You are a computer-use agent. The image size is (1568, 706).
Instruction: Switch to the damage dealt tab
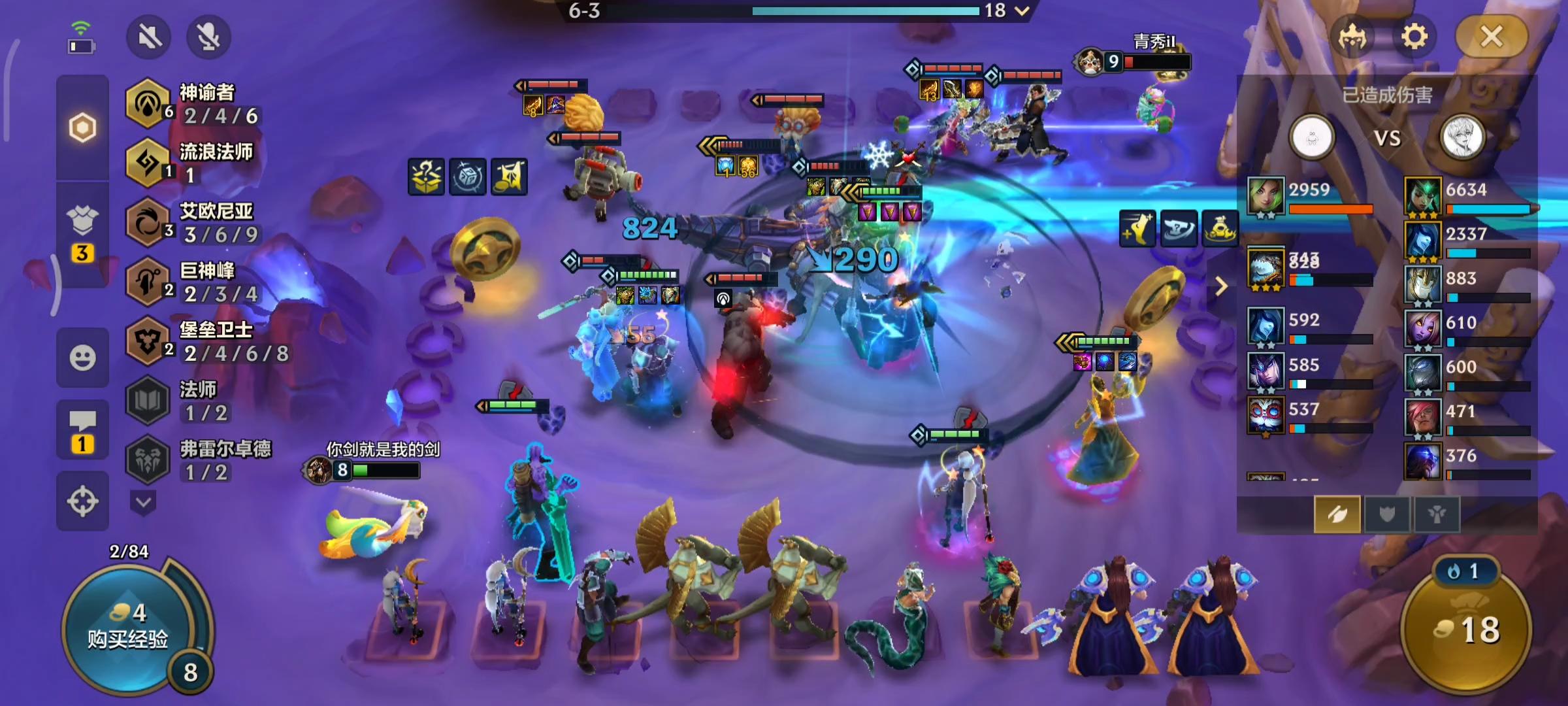click(1337, 515)
